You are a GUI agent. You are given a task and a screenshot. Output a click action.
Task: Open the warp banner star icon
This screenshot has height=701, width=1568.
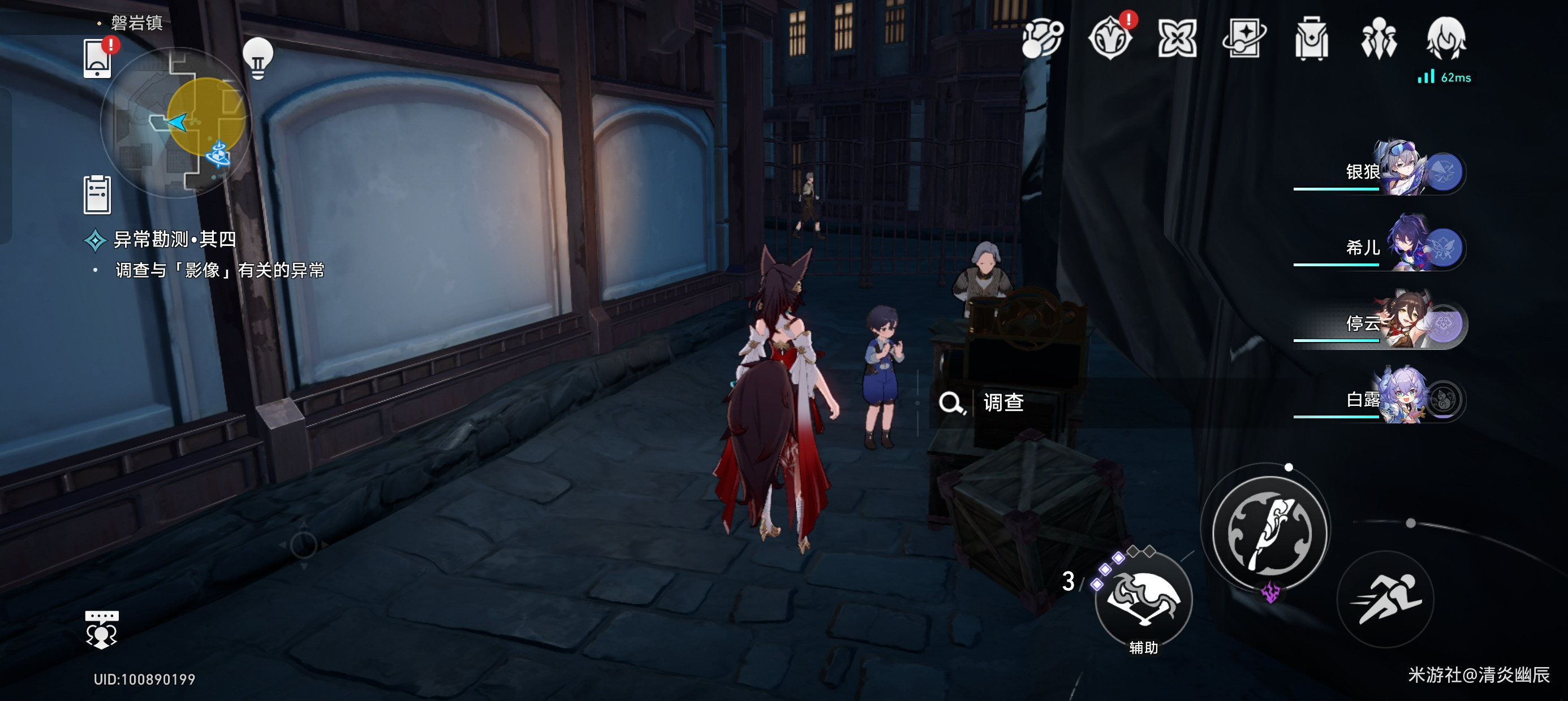[x=1244, y=38]
